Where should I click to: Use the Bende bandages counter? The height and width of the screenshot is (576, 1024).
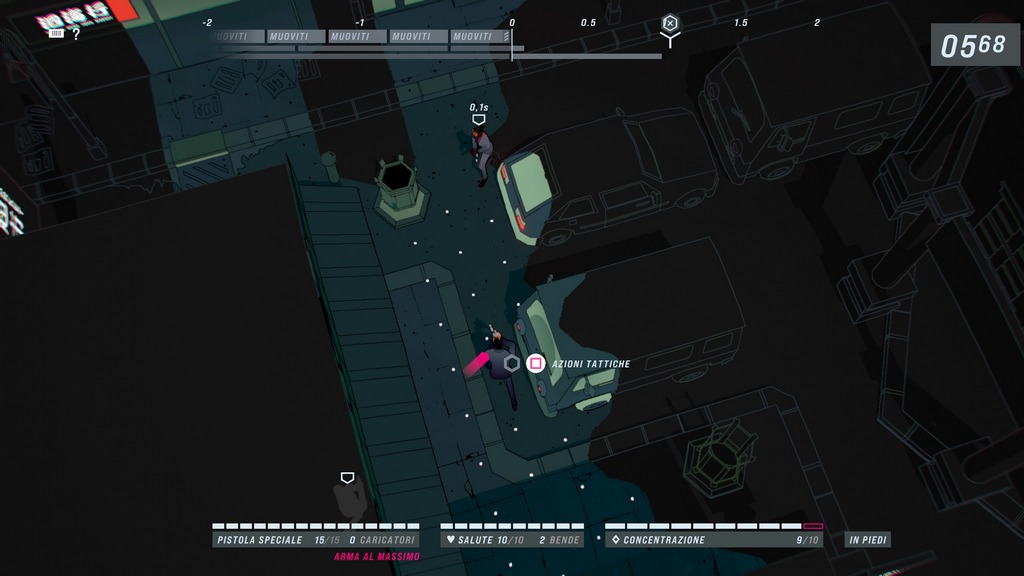(559, 540)
